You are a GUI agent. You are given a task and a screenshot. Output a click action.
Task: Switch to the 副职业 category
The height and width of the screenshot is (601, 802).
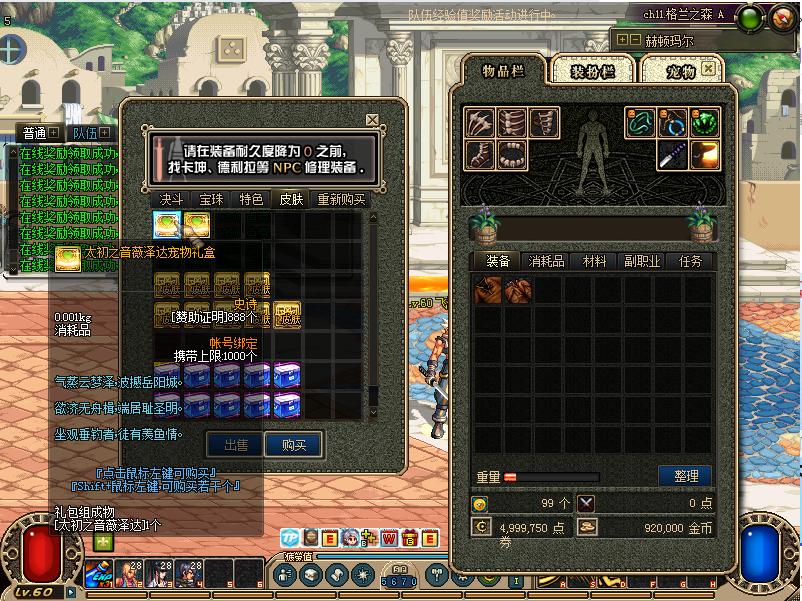click(642, 261)
